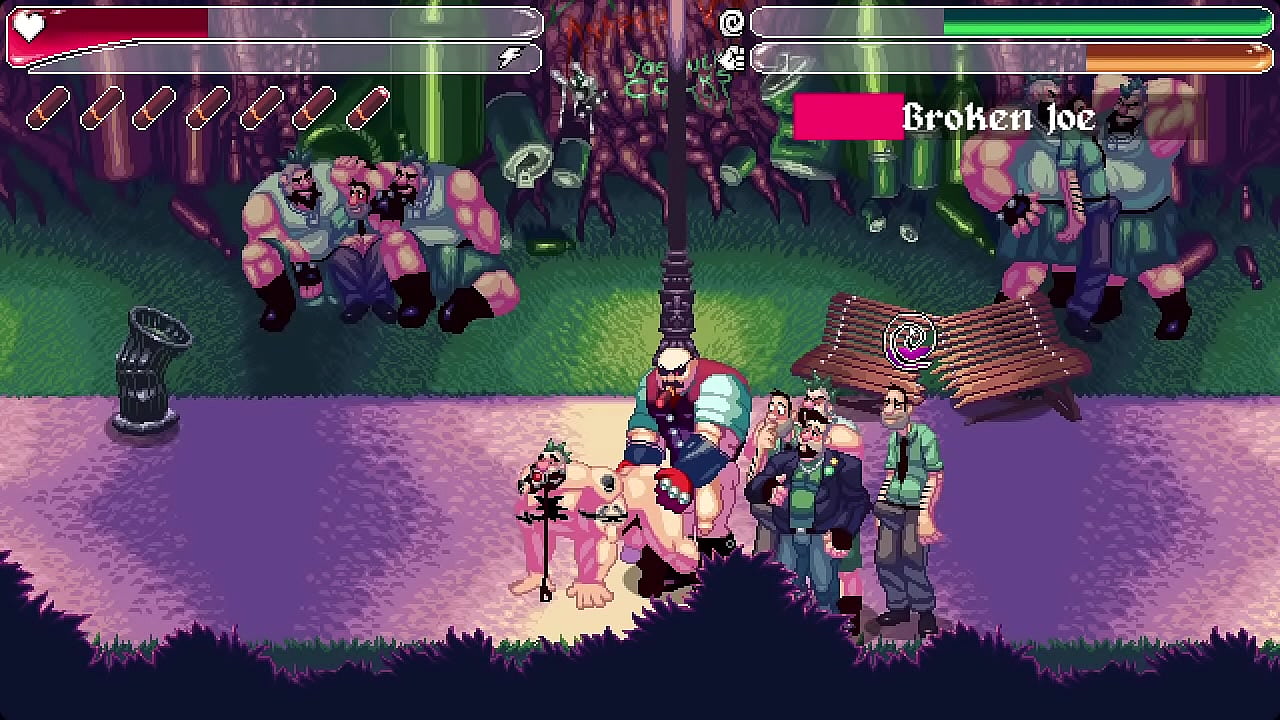Click the fist icon next to the orange bar
Viewport: 1280px width, 720px height.
(x=731, y=56)
